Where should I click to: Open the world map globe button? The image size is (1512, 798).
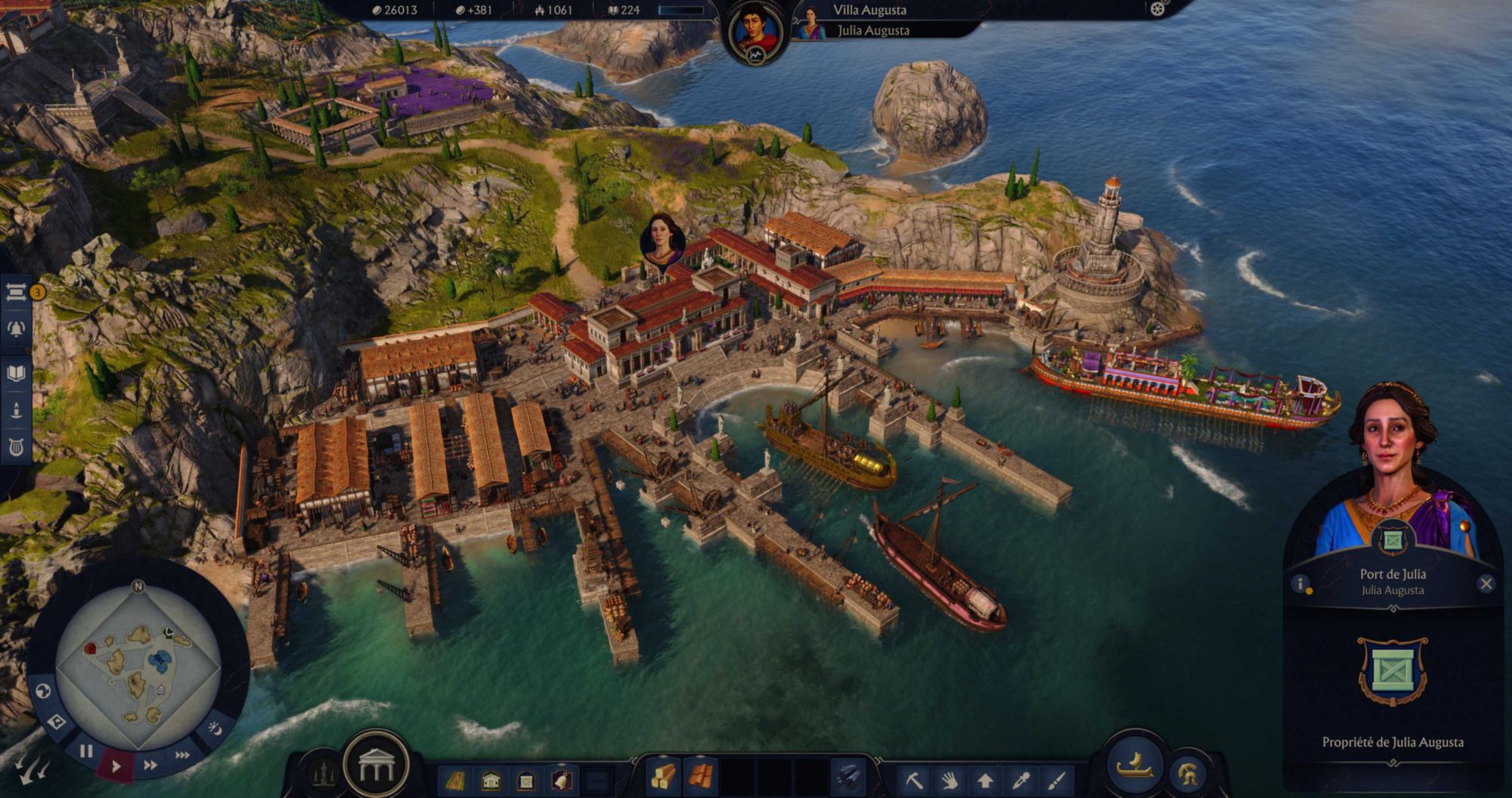click(43, 691)
